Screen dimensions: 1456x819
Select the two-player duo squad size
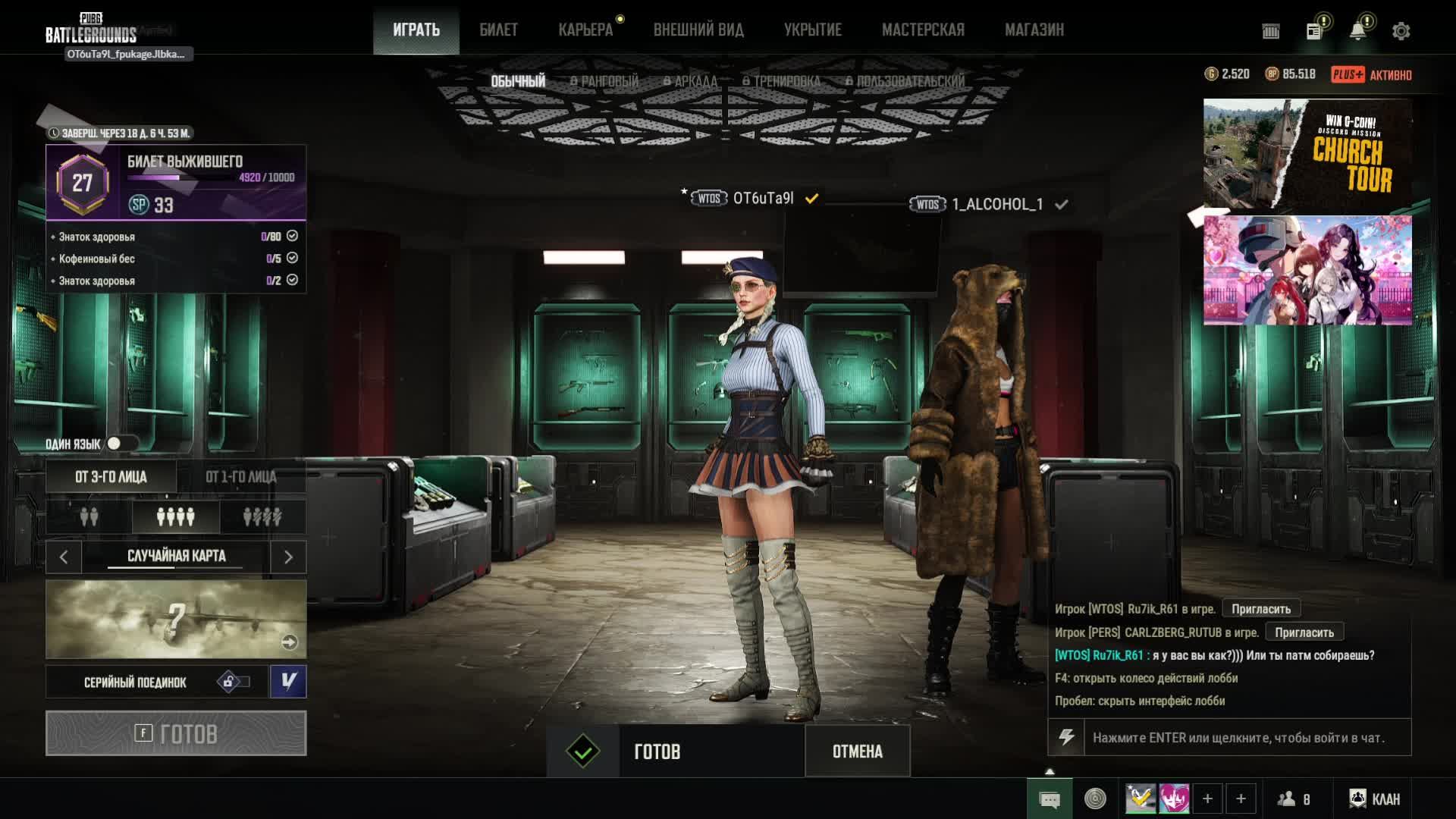pyautogui.click(x=89, y=517)
